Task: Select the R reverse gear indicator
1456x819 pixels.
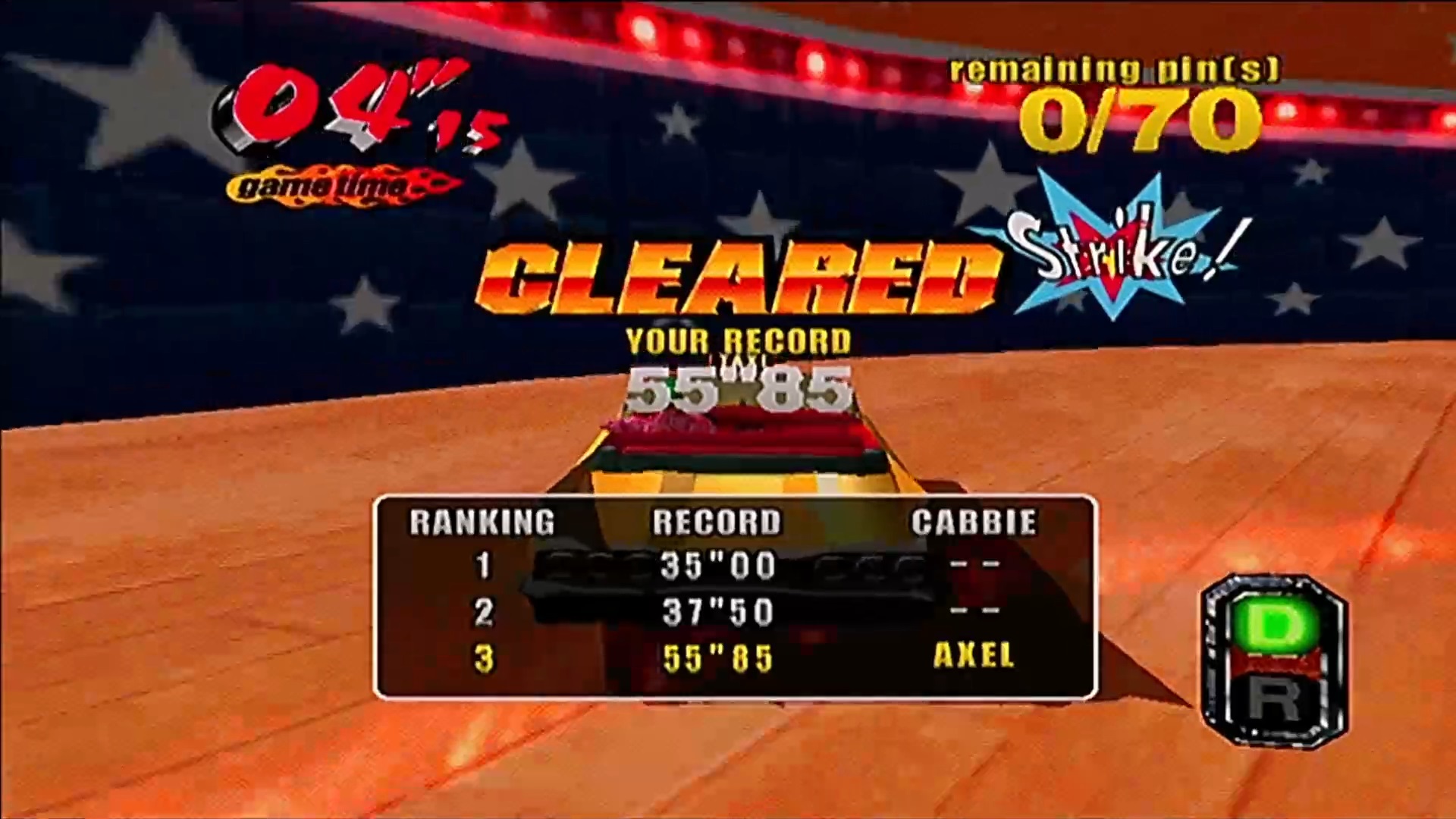Action: [x=1275, y=699]
